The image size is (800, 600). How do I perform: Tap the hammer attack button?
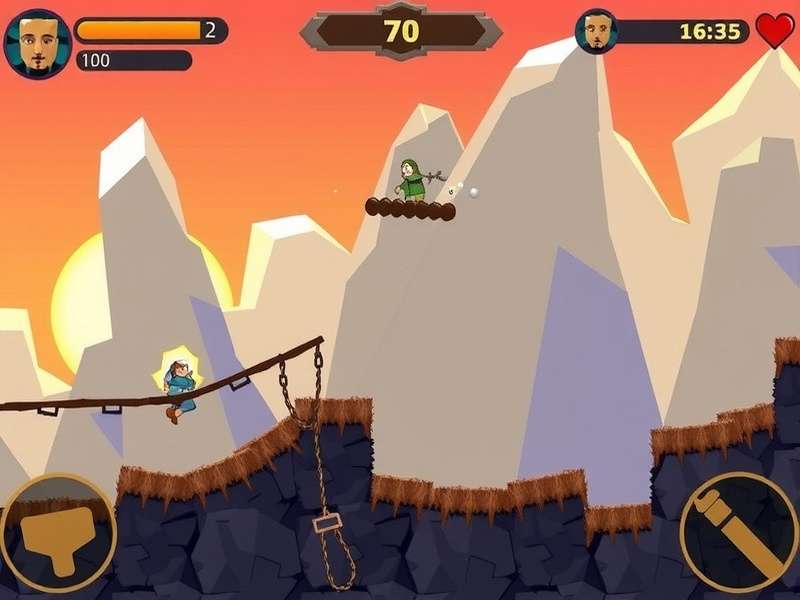(58, 532)
